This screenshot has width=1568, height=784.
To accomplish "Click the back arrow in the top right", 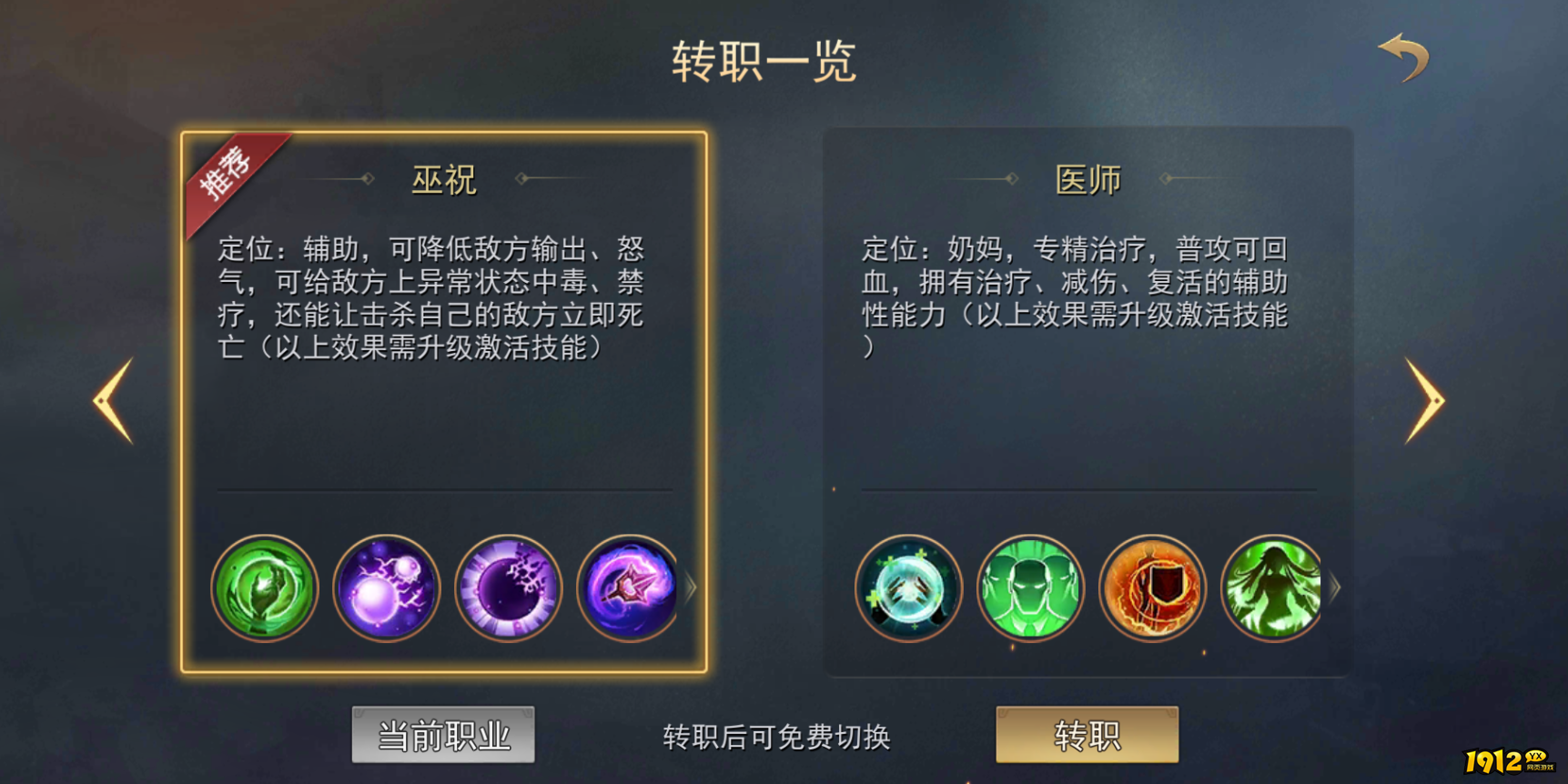I will click(1404, 56).
